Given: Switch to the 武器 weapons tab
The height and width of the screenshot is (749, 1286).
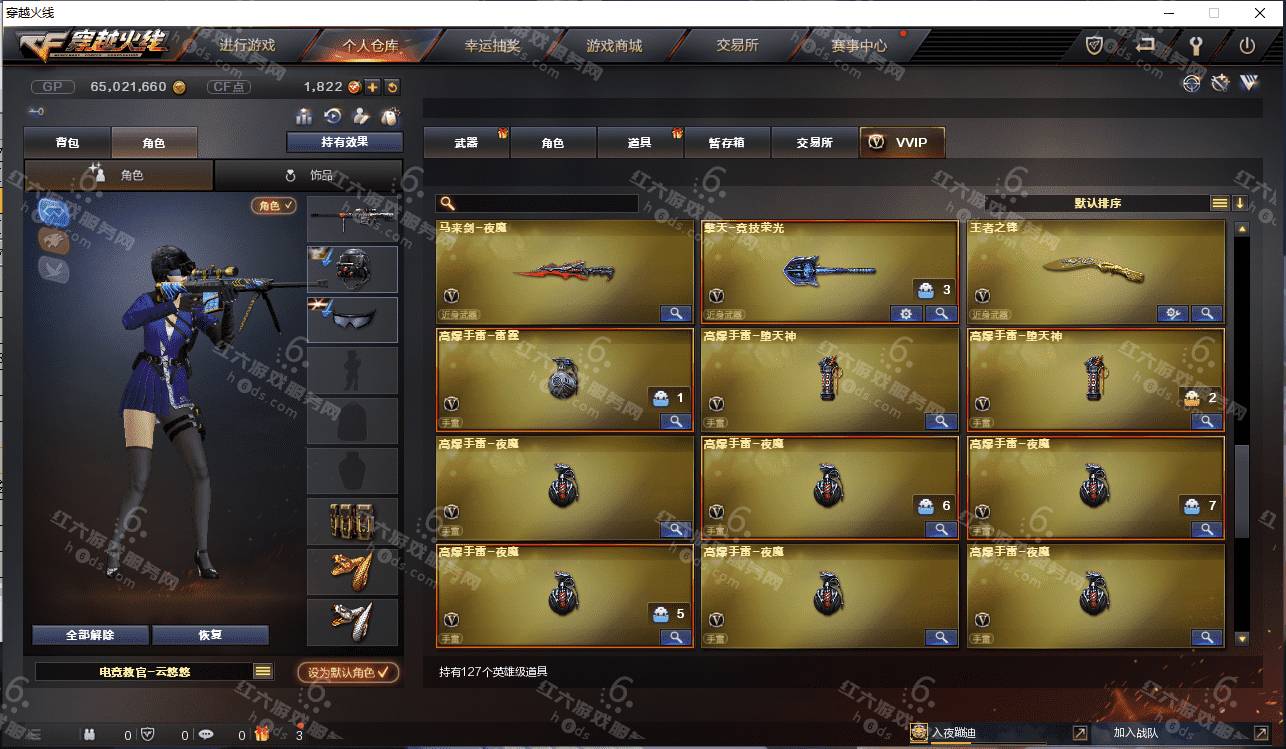Looking at the screenshot, I should click(x=466, y=143).
